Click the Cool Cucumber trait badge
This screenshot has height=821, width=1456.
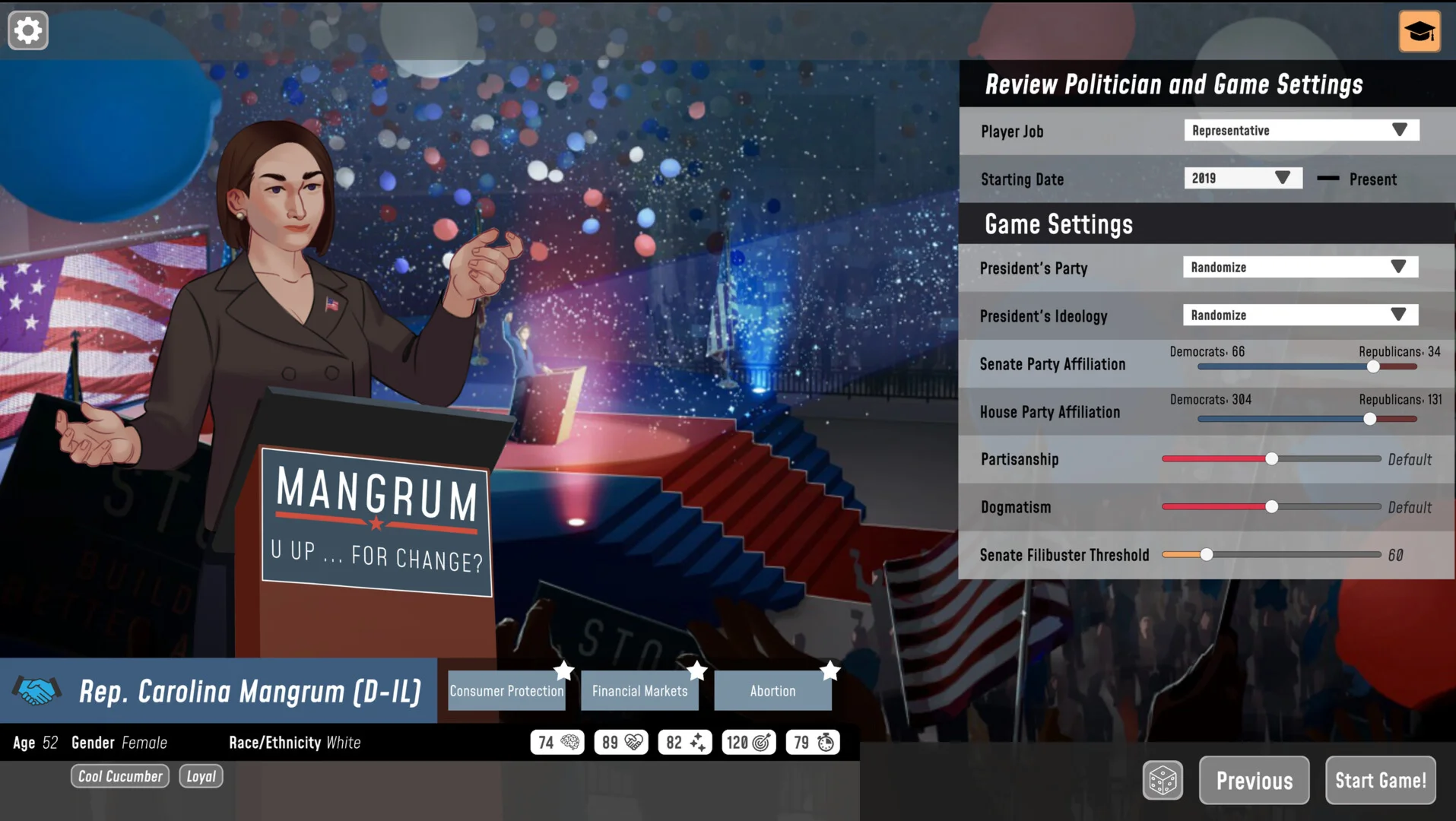click(x=120, y=776)
